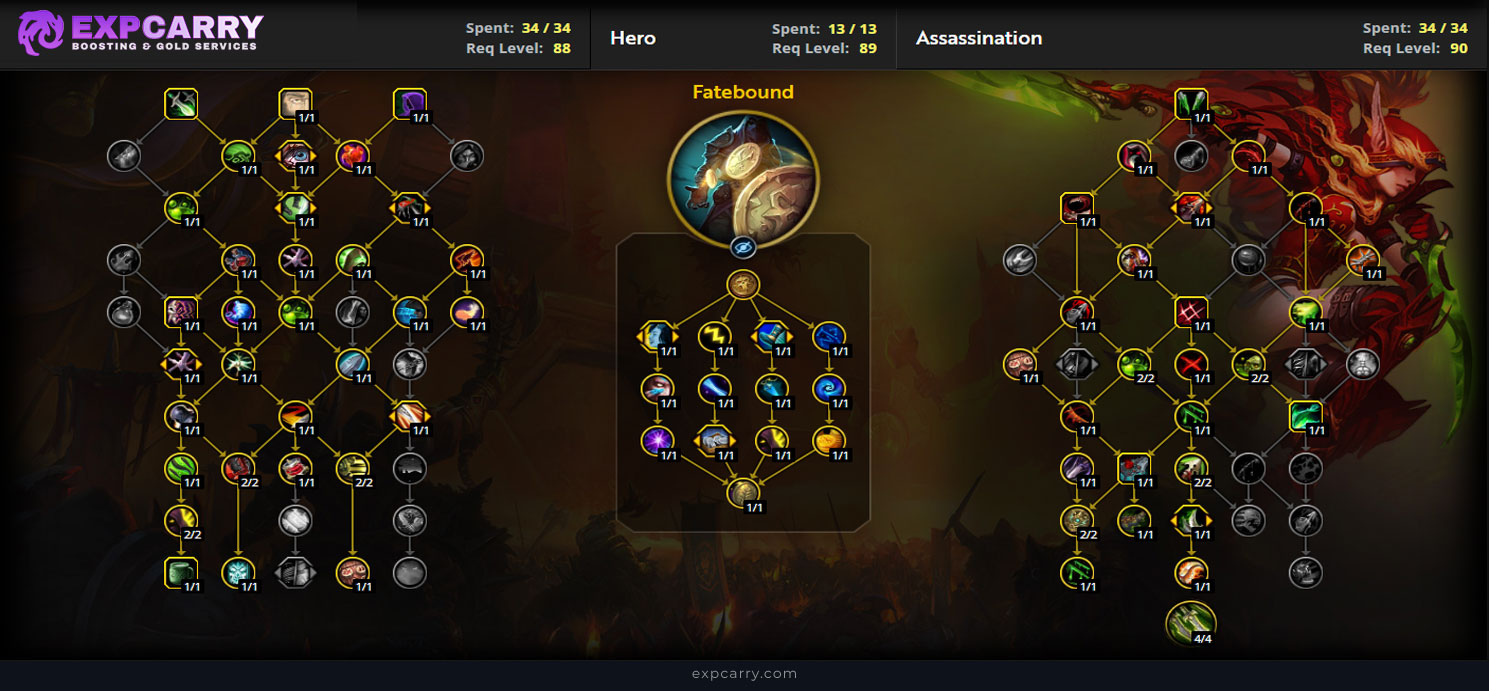Open the EXPCARRY logo link
1489x691 pixels.
pos(140,32)
